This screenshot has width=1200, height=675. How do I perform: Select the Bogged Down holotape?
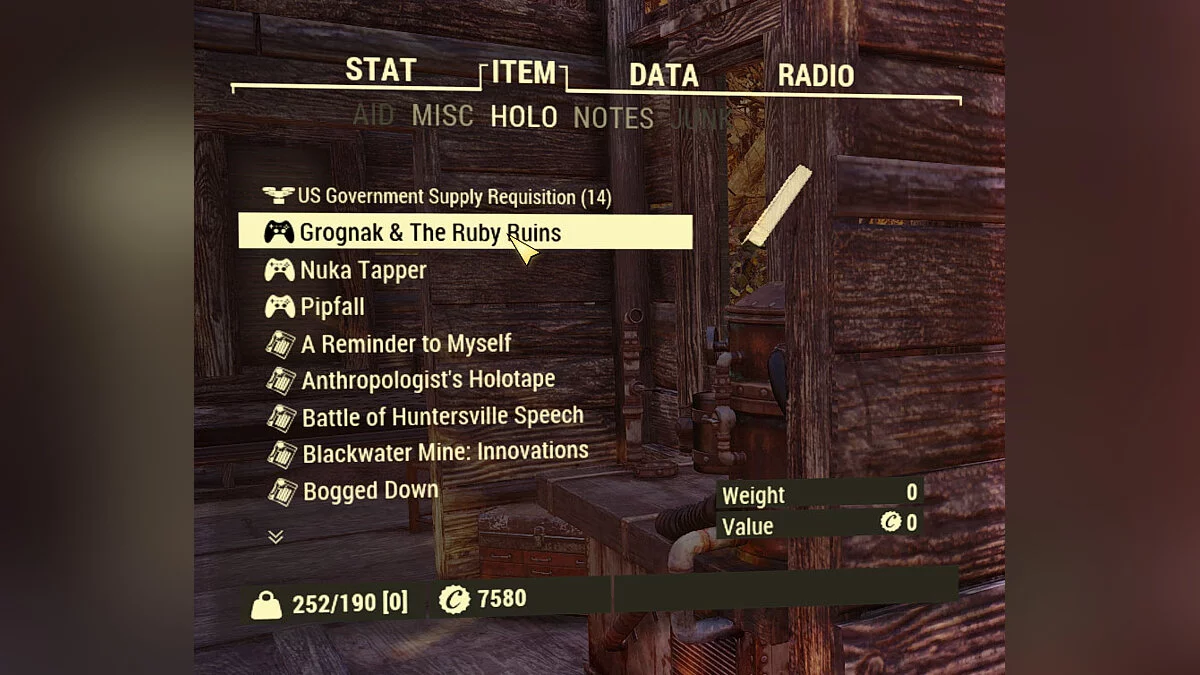370,490
